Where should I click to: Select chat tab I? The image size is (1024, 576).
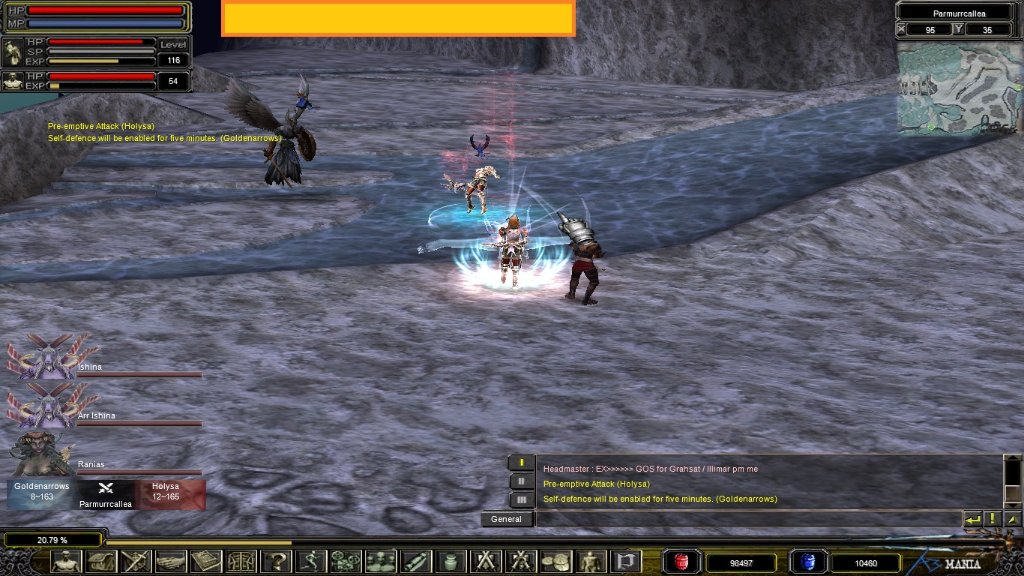pyautogui.click(x=521, y=463)
